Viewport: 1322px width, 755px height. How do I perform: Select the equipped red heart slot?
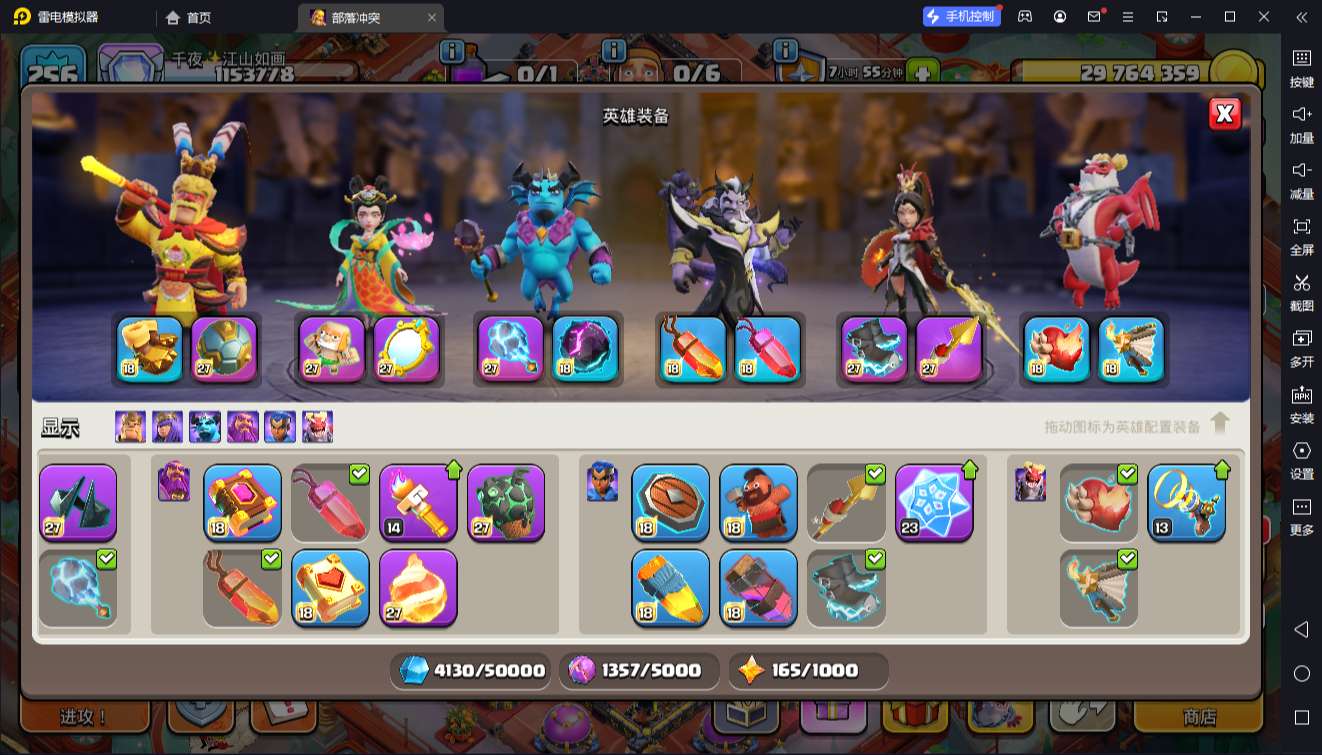1056,350
